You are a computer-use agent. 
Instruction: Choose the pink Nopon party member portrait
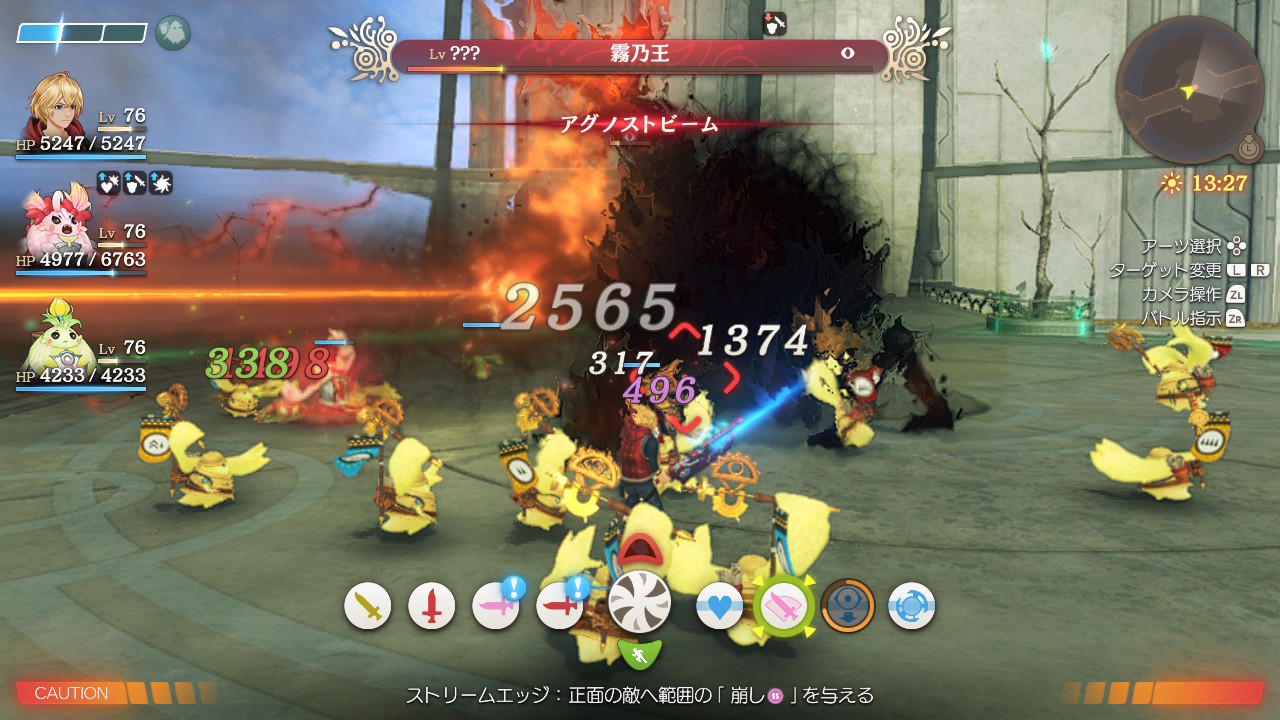click(x=58, y=224)
